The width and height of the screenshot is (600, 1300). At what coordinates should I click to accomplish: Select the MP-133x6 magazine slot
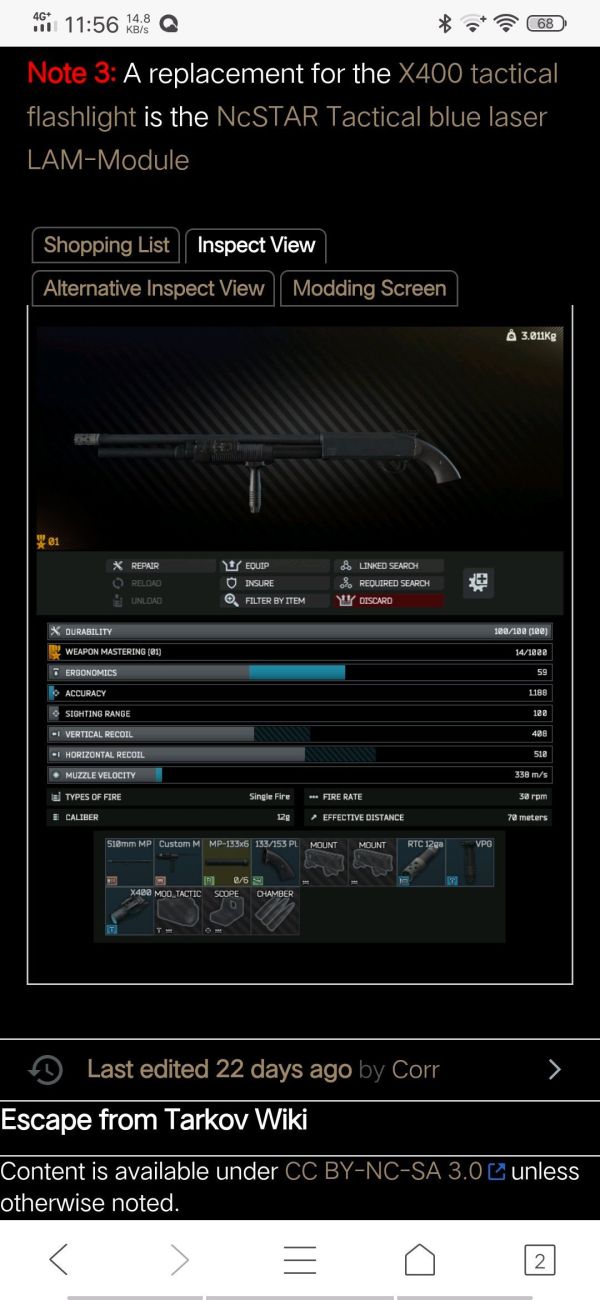pyautogui.click(x=227, y=863)
